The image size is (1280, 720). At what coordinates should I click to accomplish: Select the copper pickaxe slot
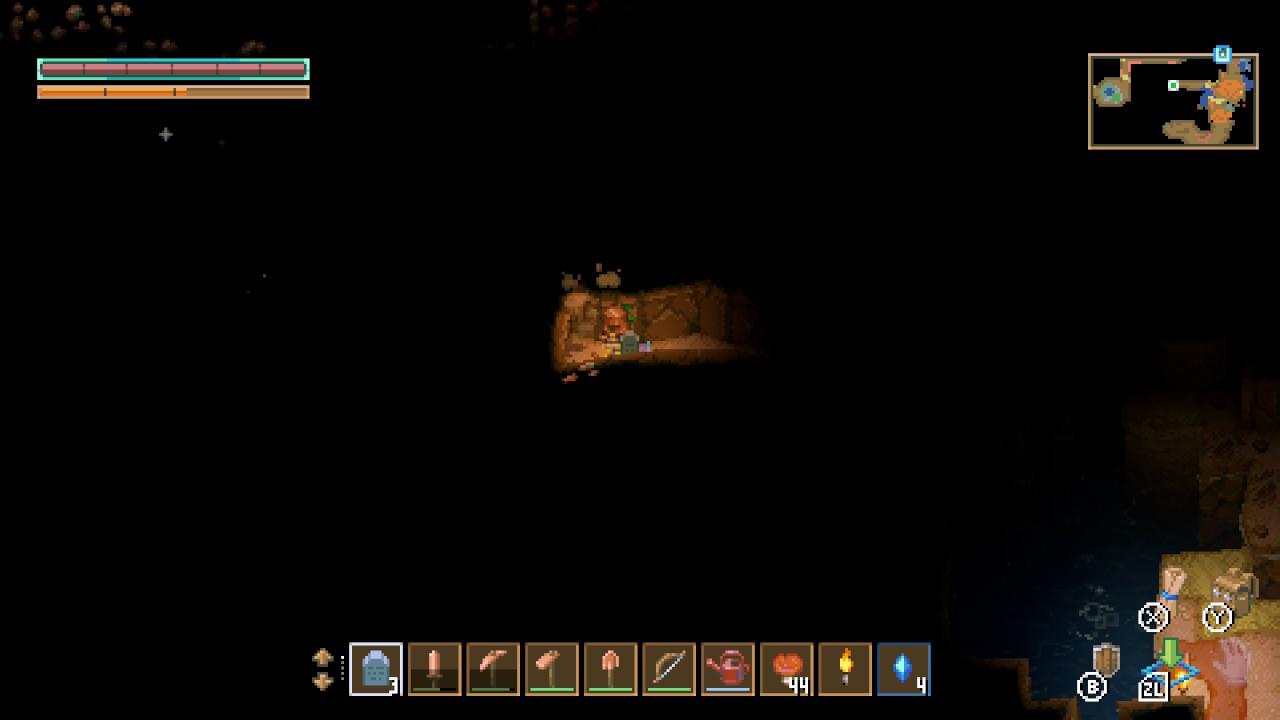click(x=493, y=669)
